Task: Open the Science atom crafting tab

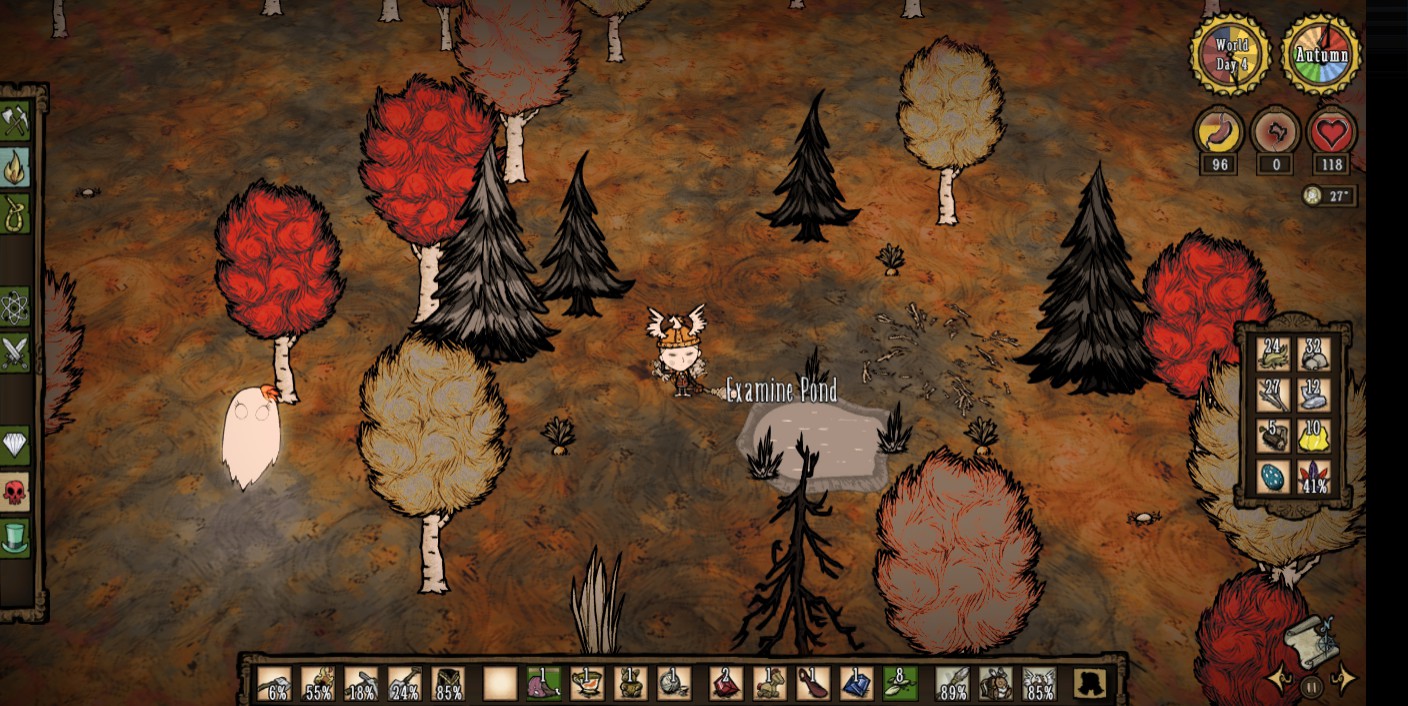Action: pyautogui.click(x=15, y=307)
